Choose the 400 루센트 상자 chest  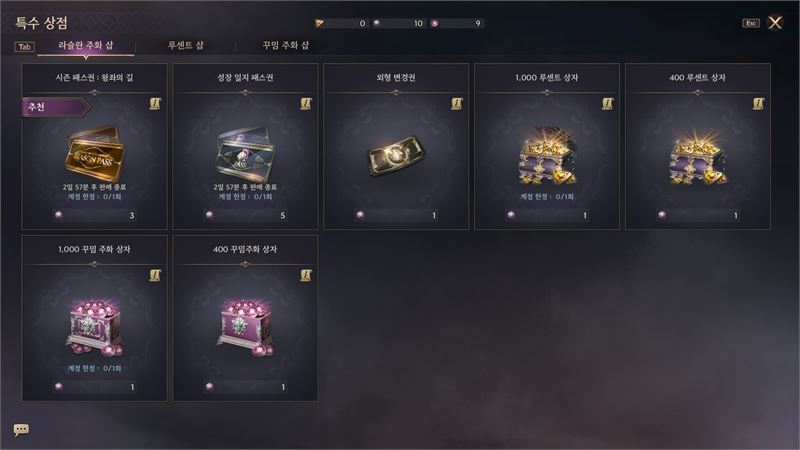pyautogui.click(x=698, y=150)
